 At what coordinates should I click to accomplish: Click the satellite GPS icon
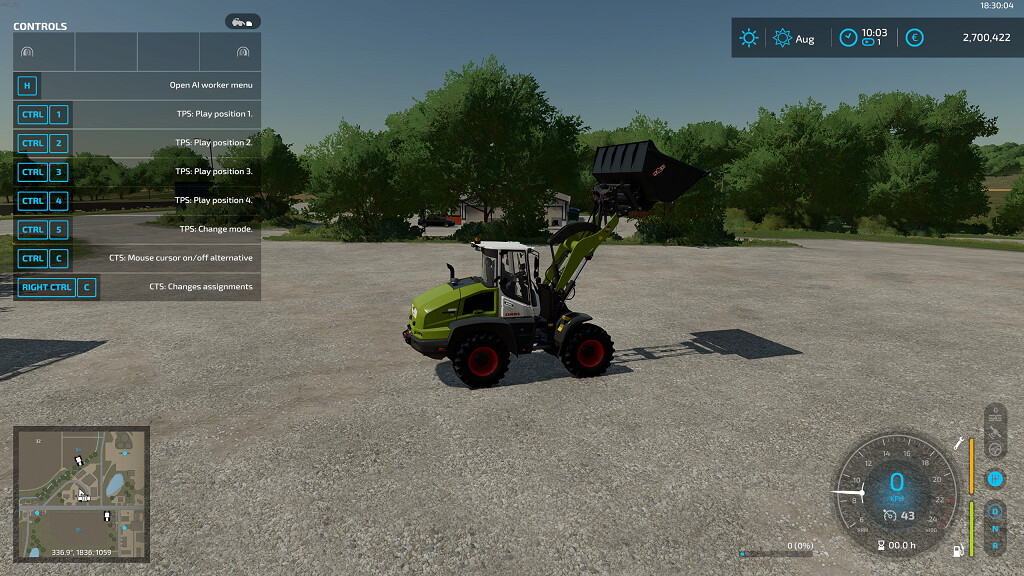coord(995,433)
